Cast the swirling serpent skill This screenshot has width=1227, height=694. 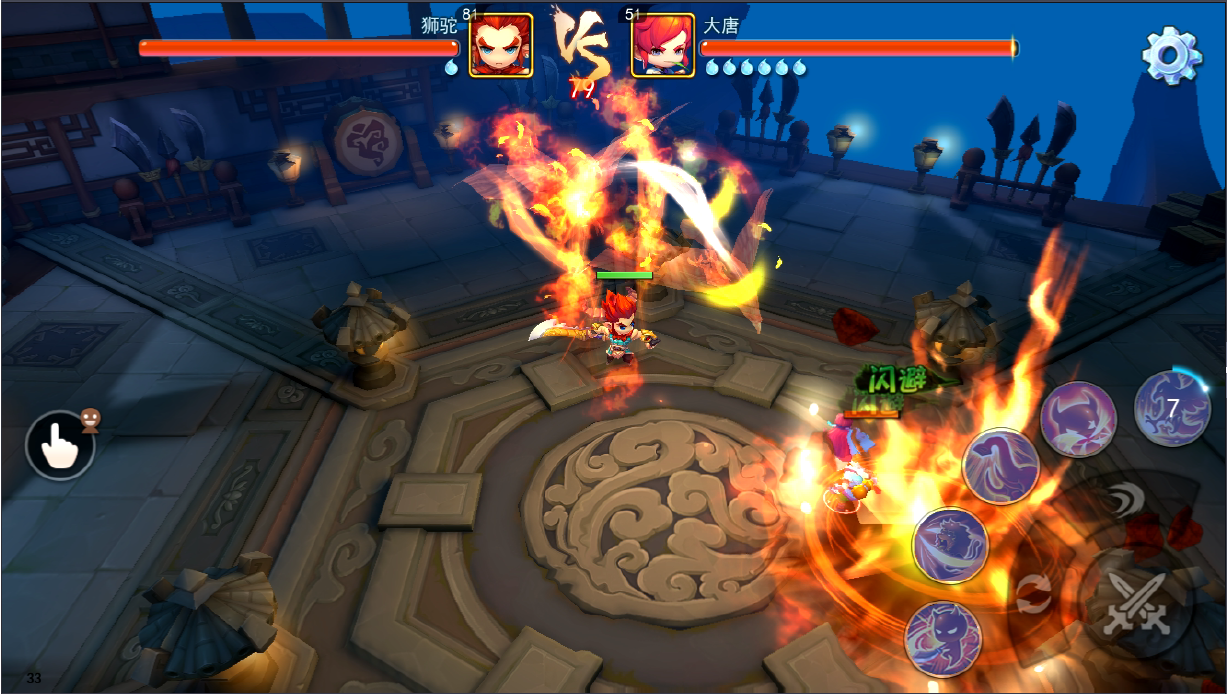[1000, 466]
